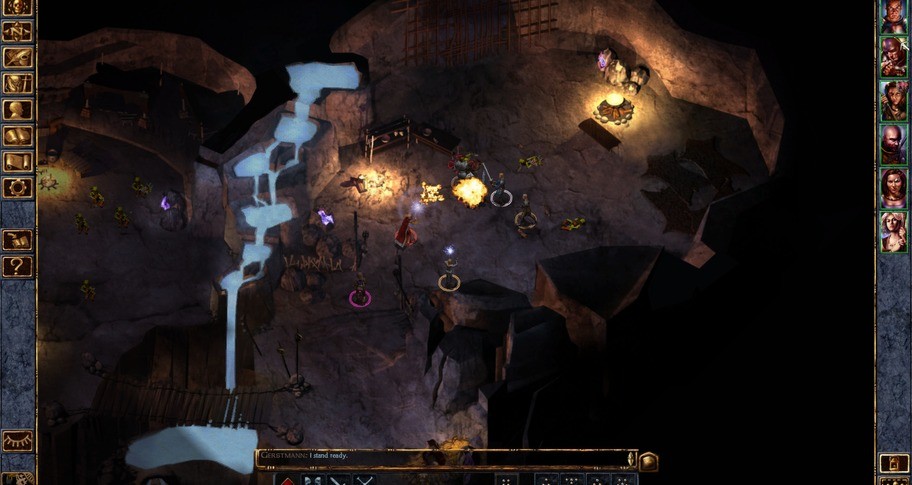Click the question mark help button
The width and height of the screenshot is (912, 485).
tap(18, 267)
